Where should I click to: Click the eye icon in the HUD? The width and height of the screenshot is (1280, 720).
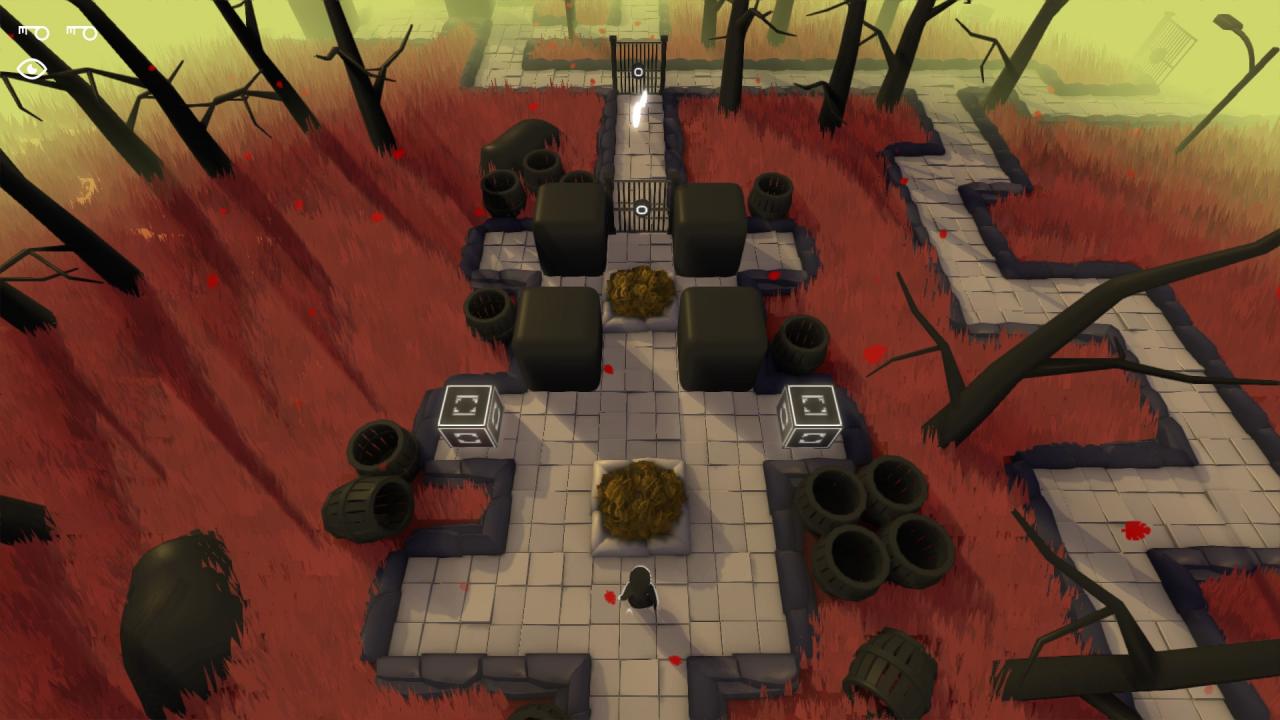click(32, 69)
